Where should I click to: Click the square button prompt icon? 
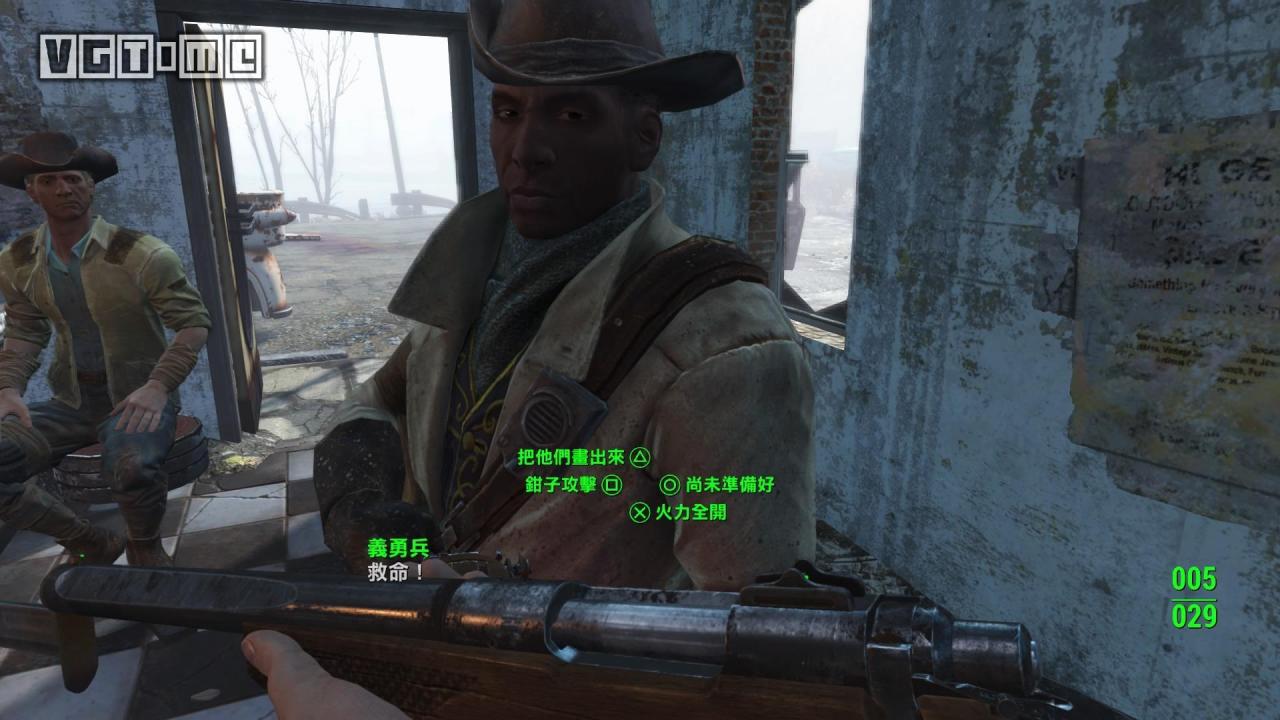pyautogui.click(x=612, y=484)
